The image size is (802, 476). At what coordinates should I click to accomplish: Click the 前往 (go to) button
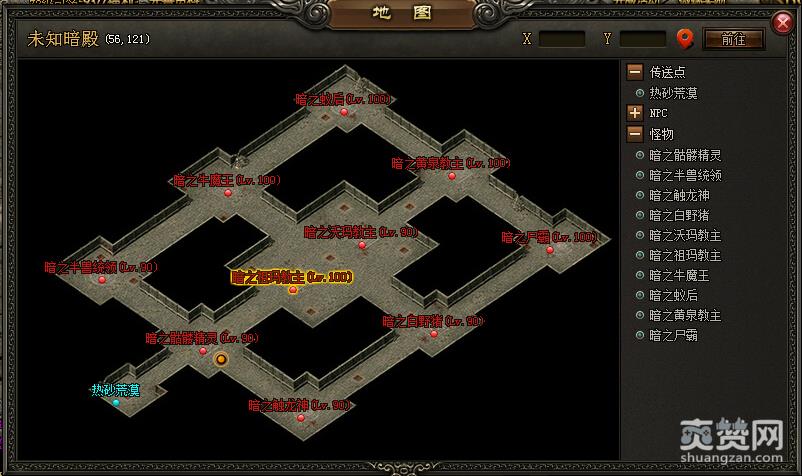(x=734, y=39)
